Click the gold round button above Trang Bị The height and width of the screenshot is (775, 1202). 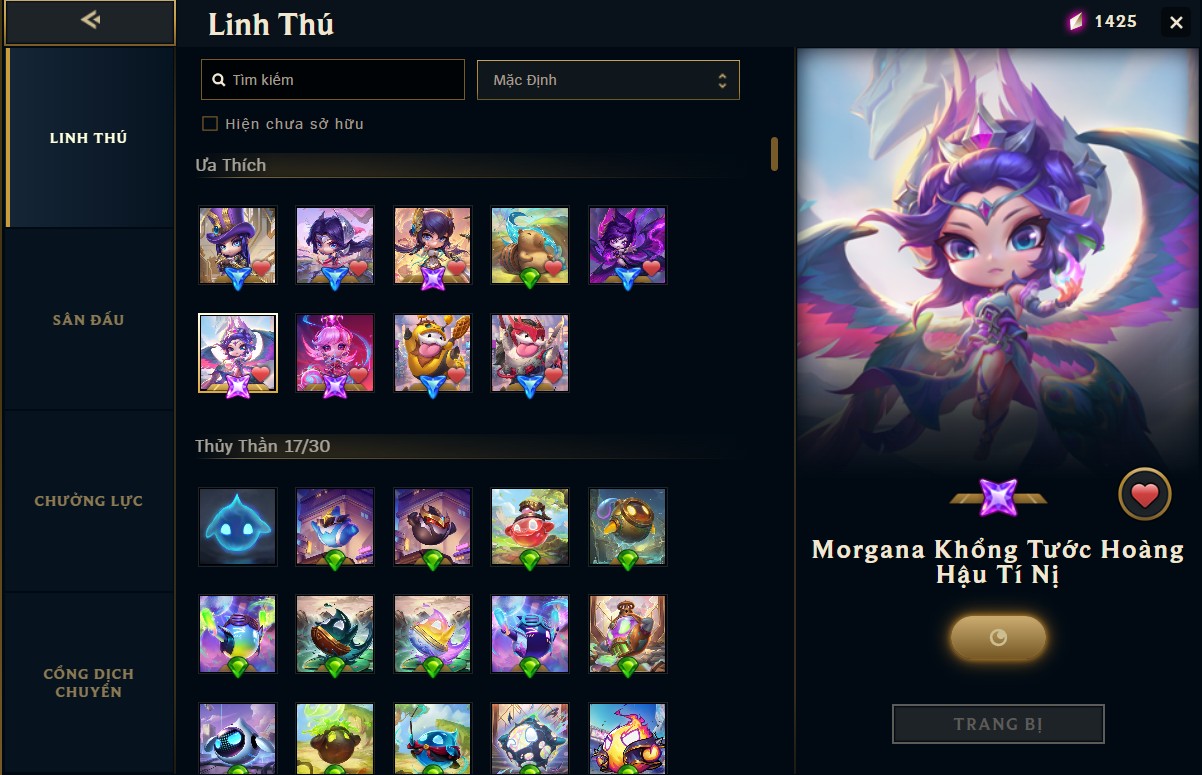click(998, 637)
